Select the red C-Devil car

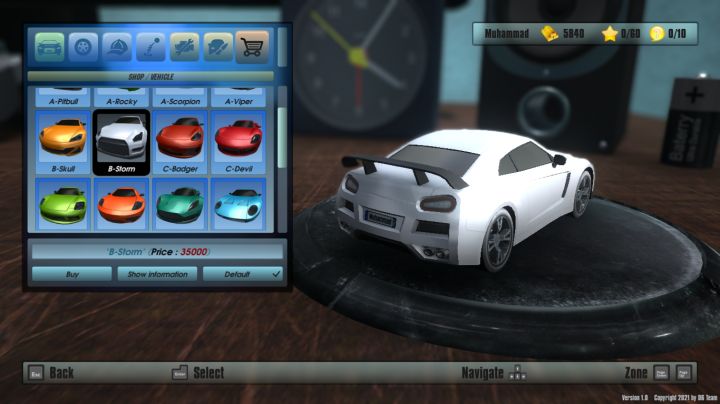pyautogui.click(x=238, y=141)
